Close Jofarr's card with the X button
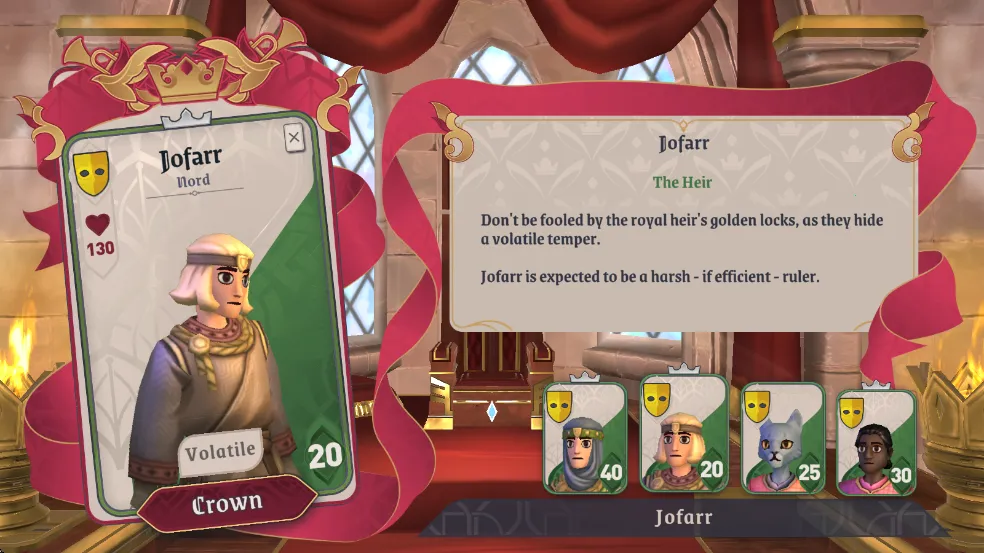Viewport: 984px width, 553px height. pos(294,138)
